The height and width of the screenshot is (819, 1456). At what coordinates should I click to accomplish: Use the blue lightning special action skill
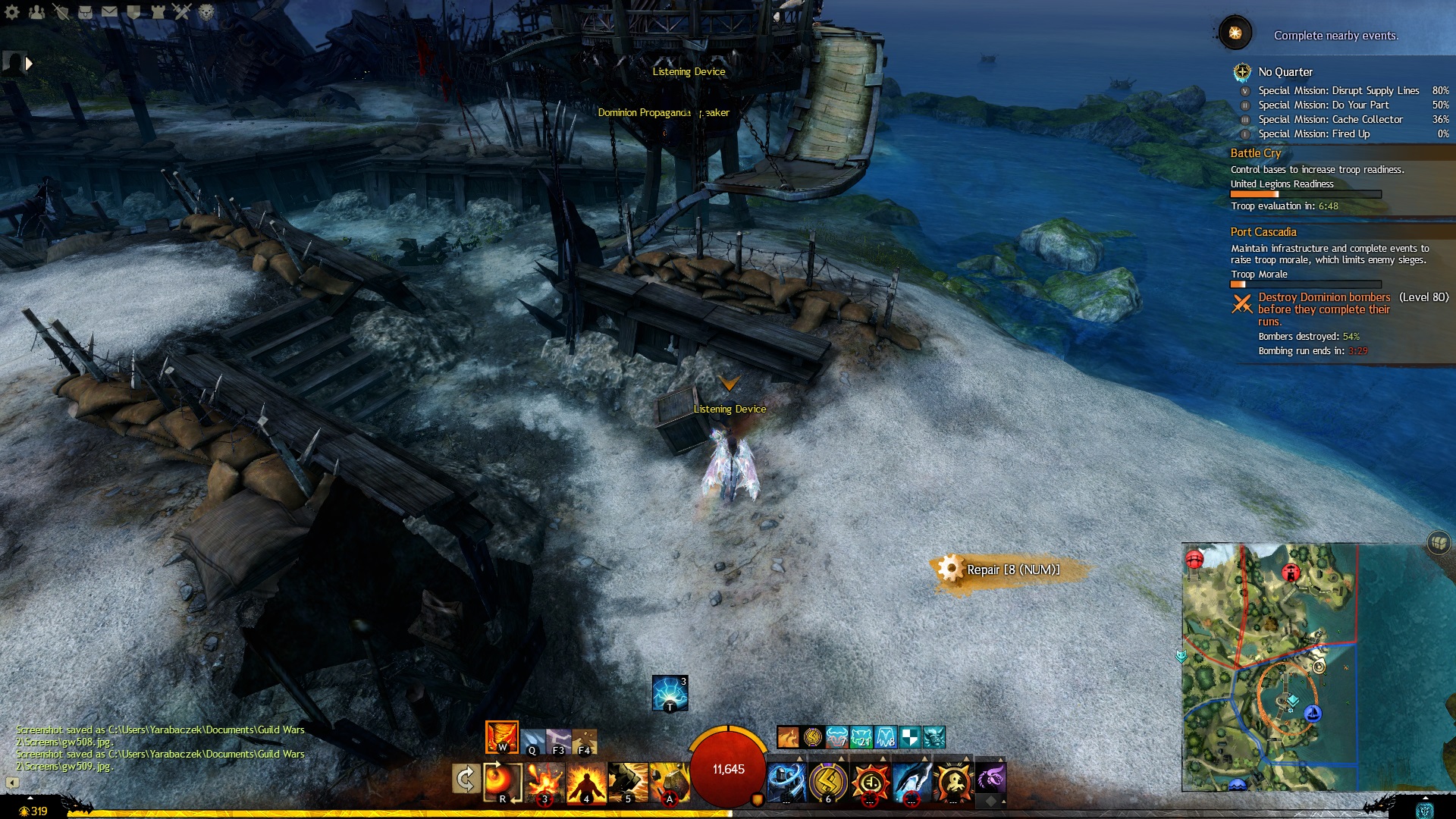pyautogui.click(x=670, y=693)
